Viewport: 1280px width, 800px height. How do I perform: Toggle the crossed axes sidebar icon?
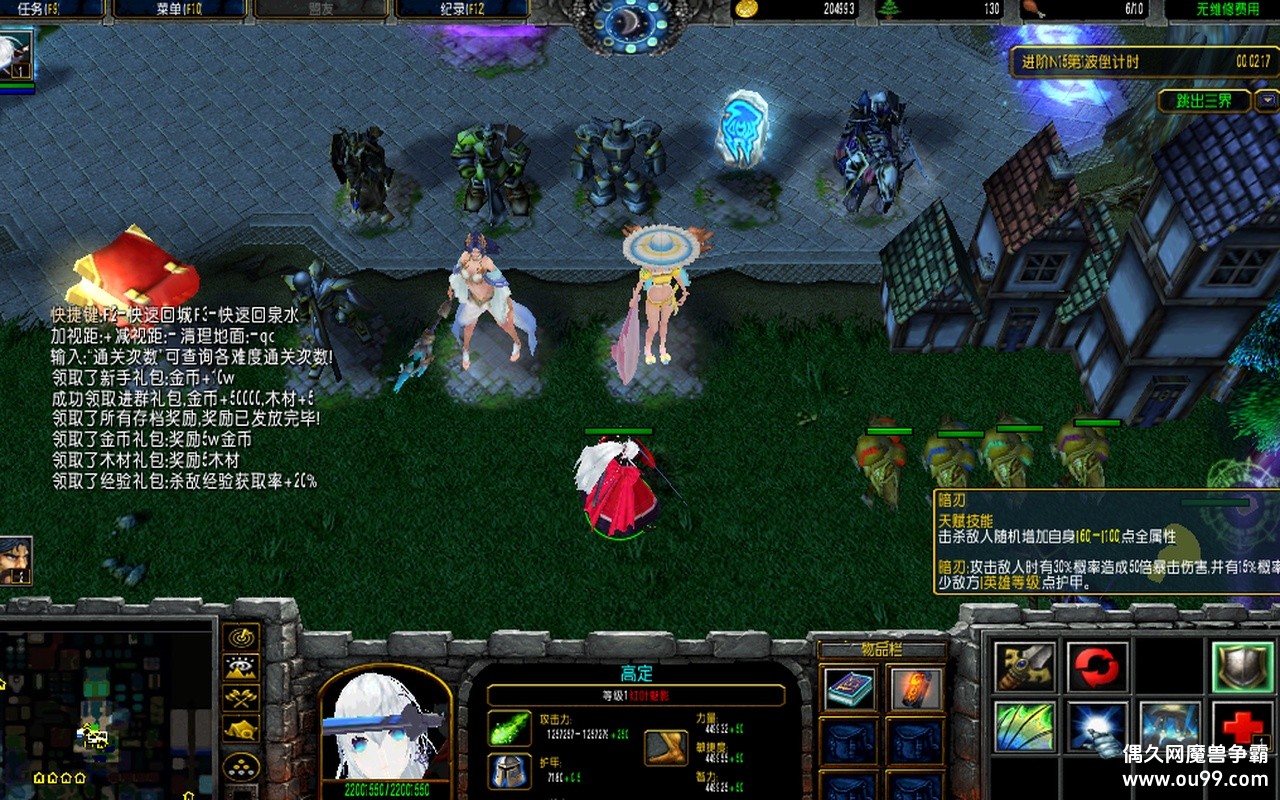point(239,698)
